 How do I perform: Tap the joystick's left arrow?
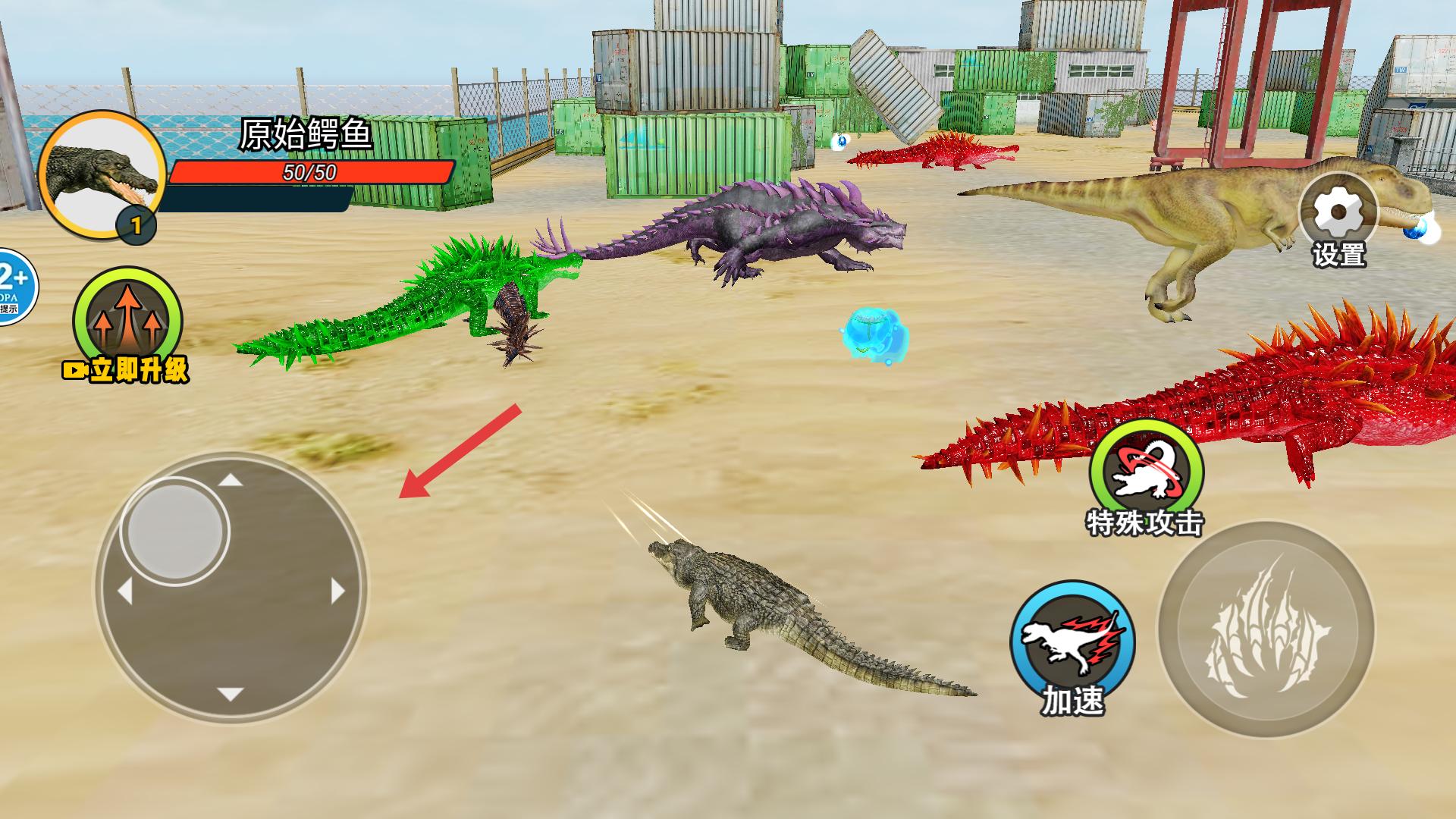(125, 590)
